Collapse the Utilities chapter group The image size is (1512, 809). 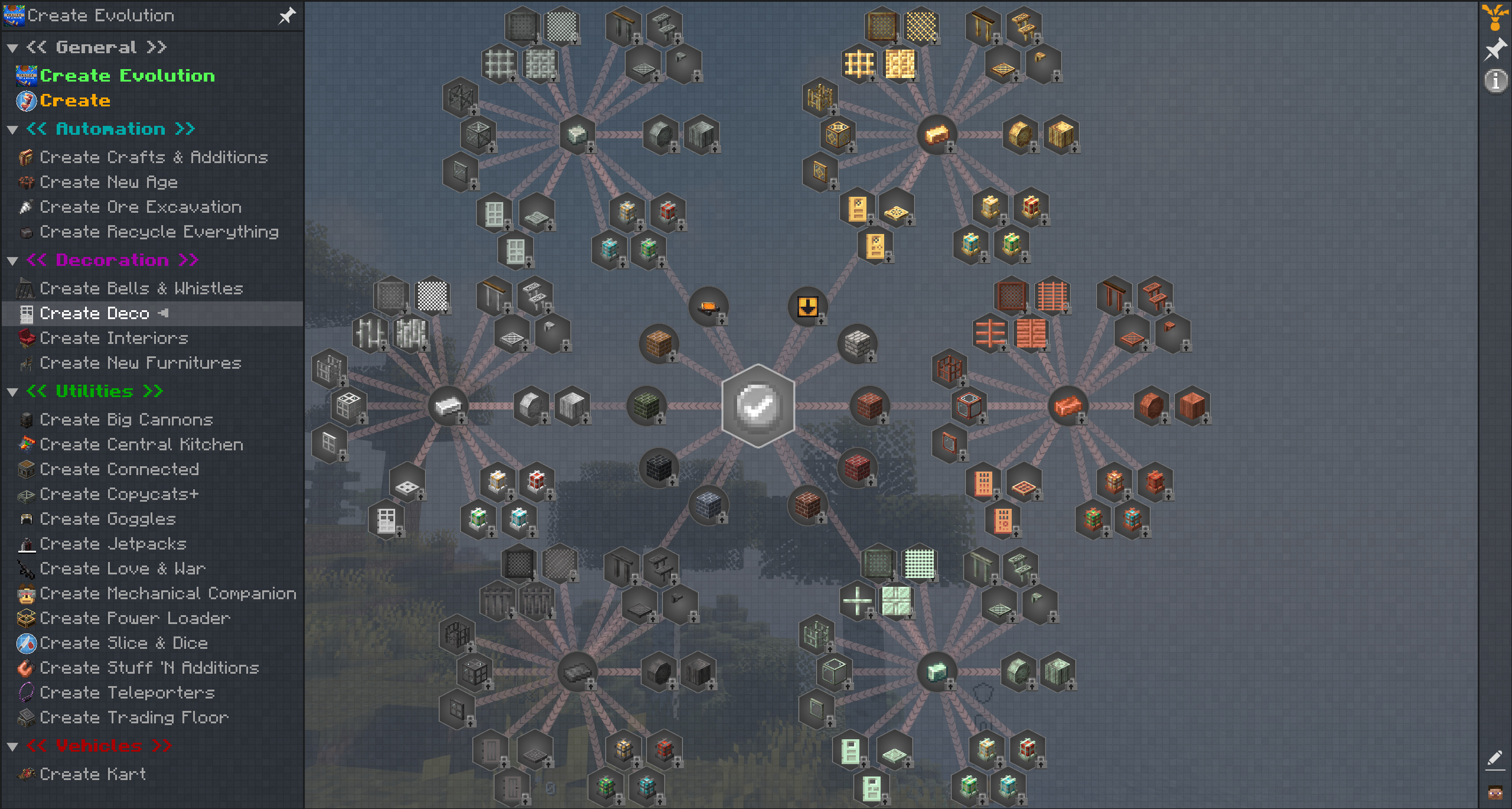tap(12, 392)
